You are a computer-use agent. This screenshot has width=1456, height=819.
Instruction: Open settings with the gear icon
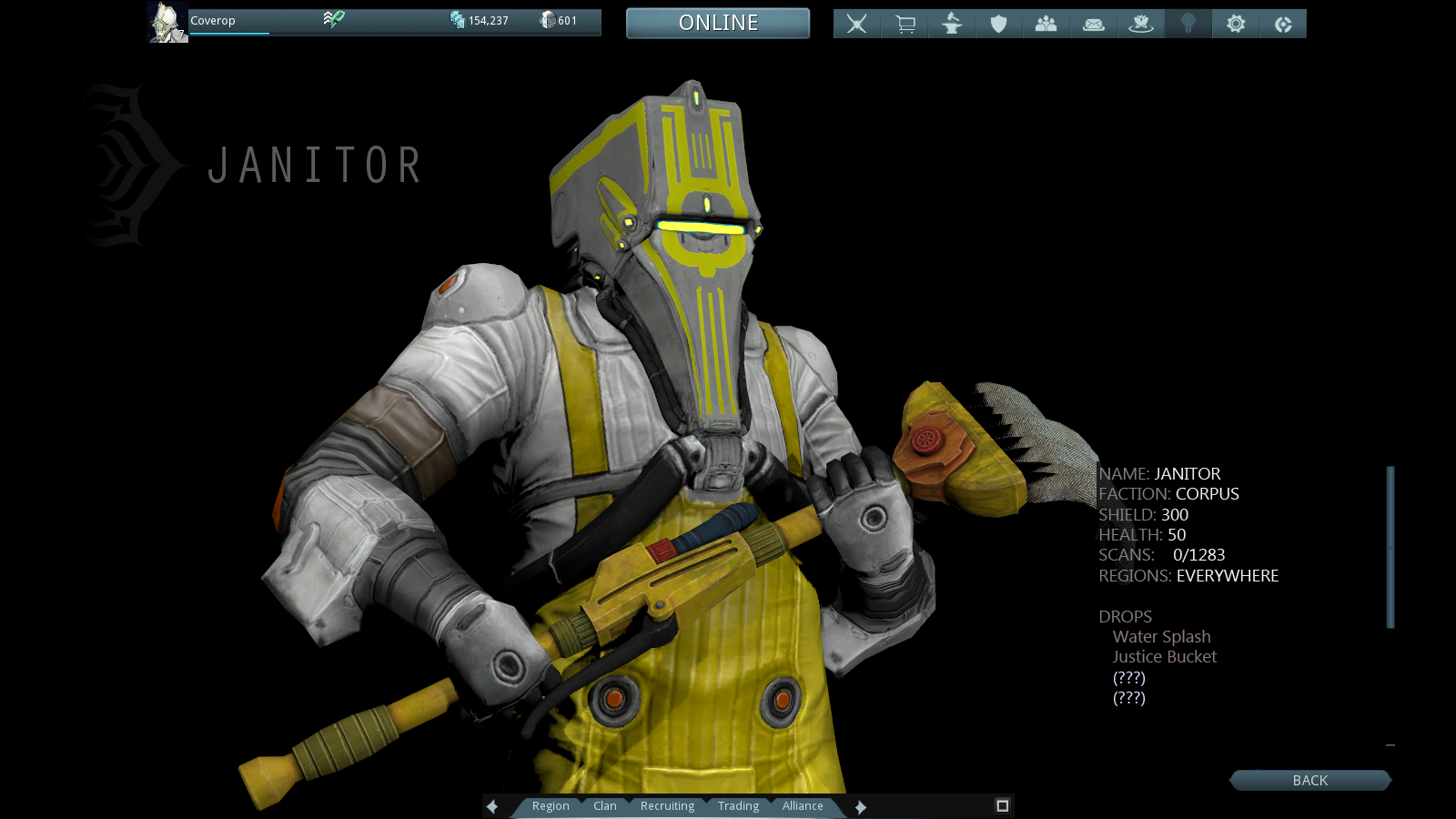click(x=1236, y=24)
